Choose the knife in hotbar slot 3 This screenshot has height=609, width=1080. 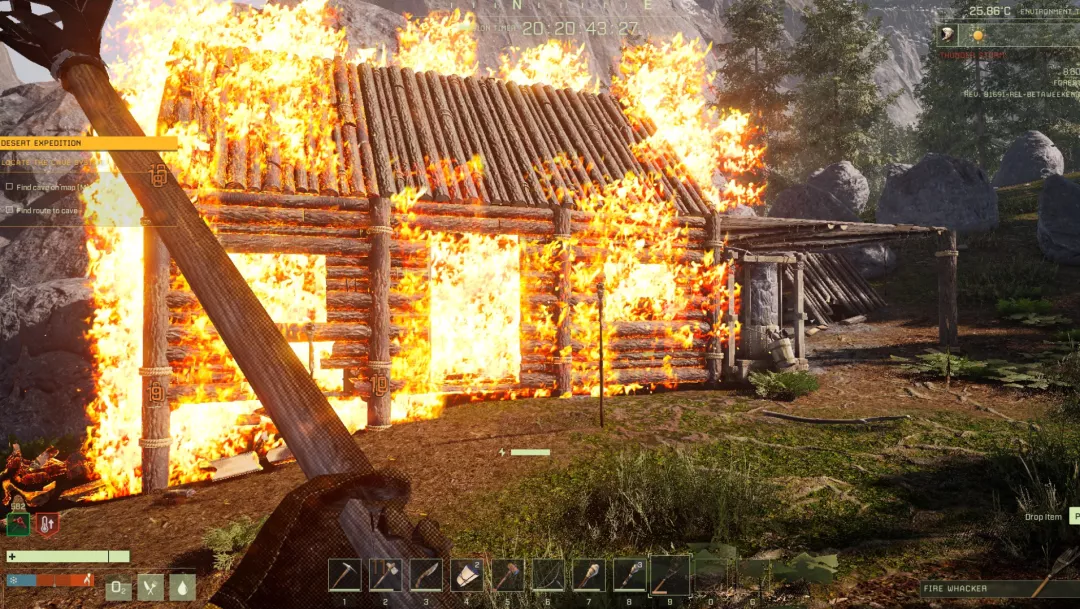tap(426, 575)
